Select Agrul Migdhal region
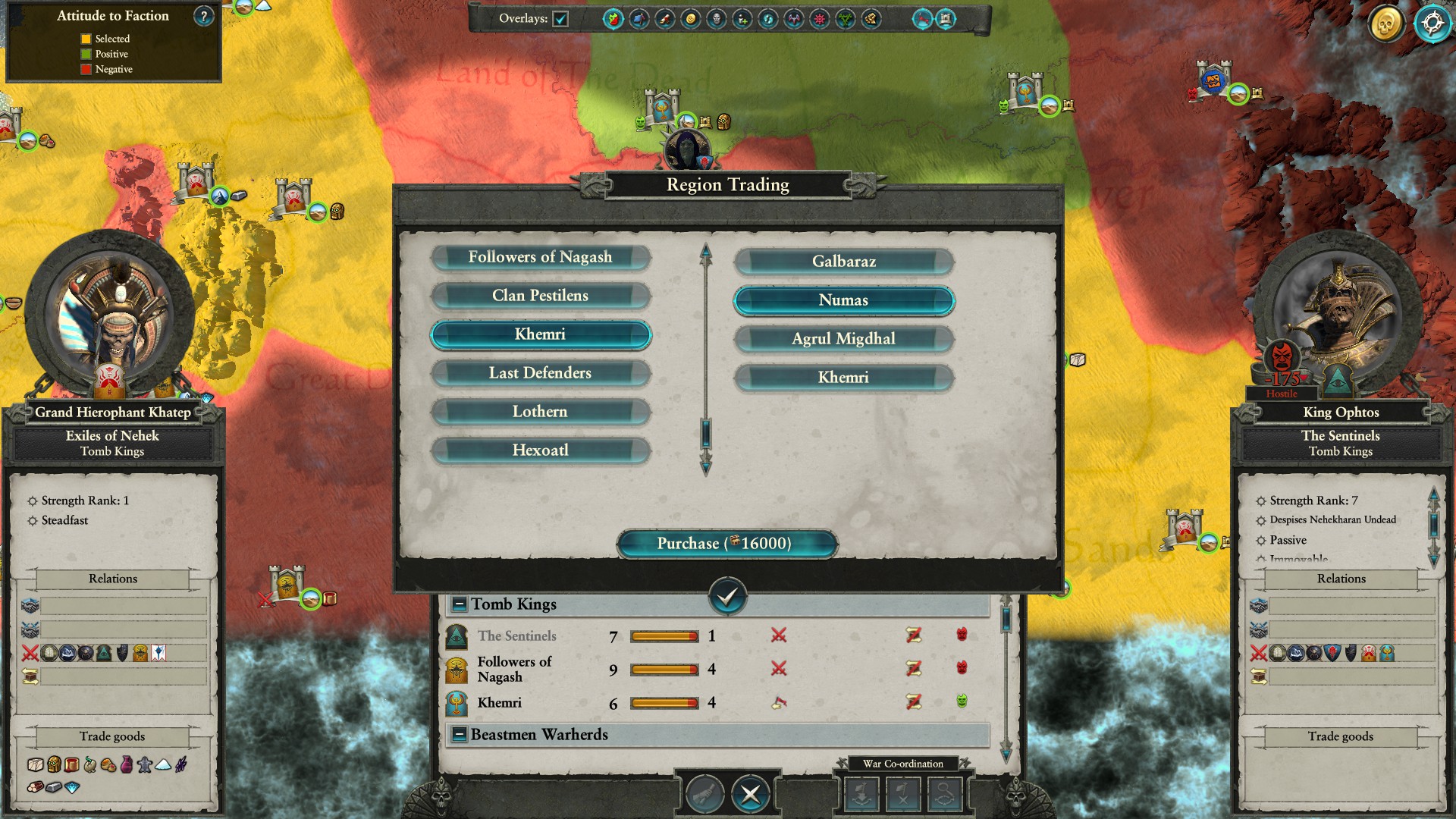Screen dimensions: 1456x819 843,339
